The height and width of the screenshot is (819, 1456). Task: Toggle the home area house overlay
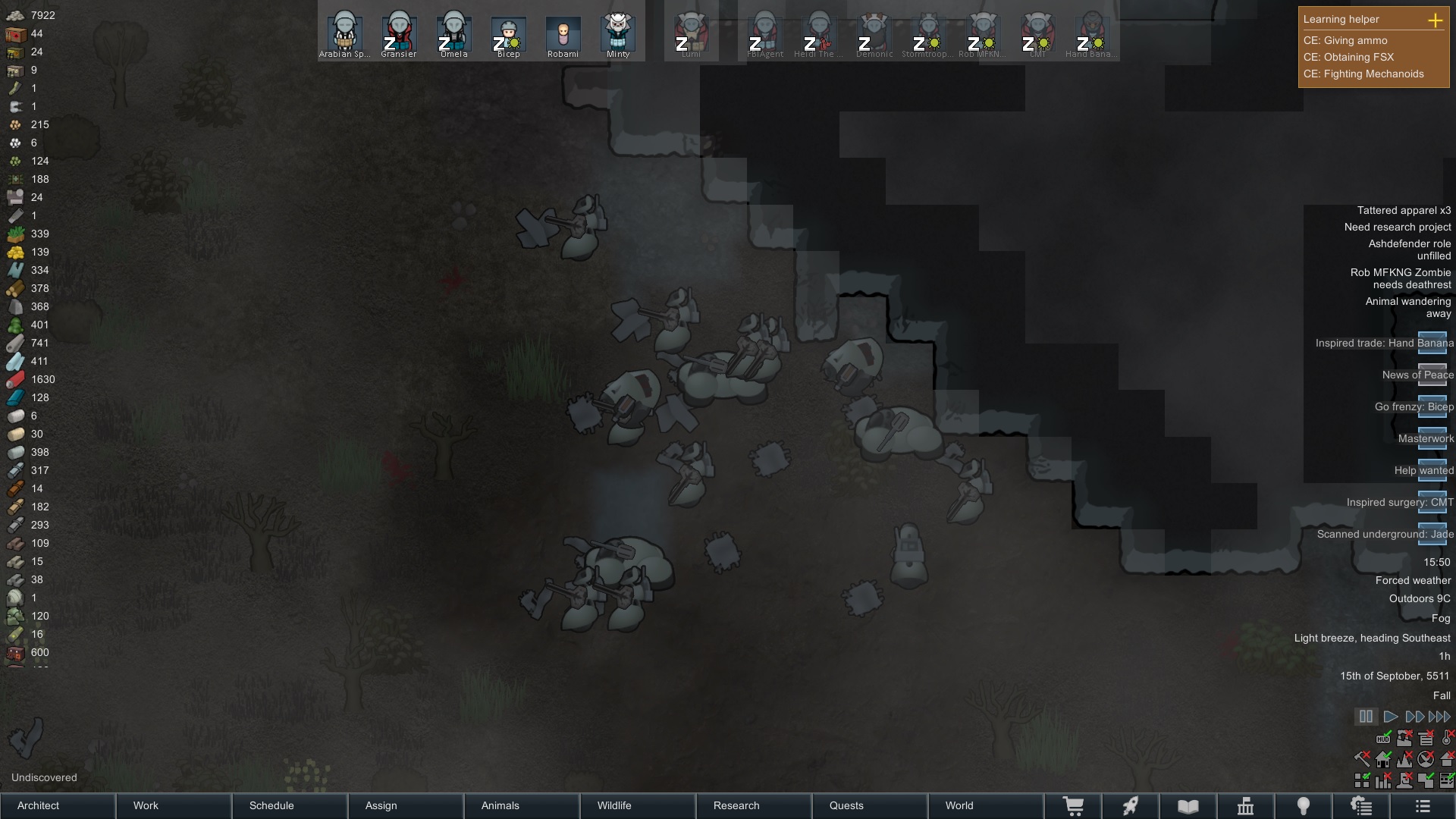1383,761
